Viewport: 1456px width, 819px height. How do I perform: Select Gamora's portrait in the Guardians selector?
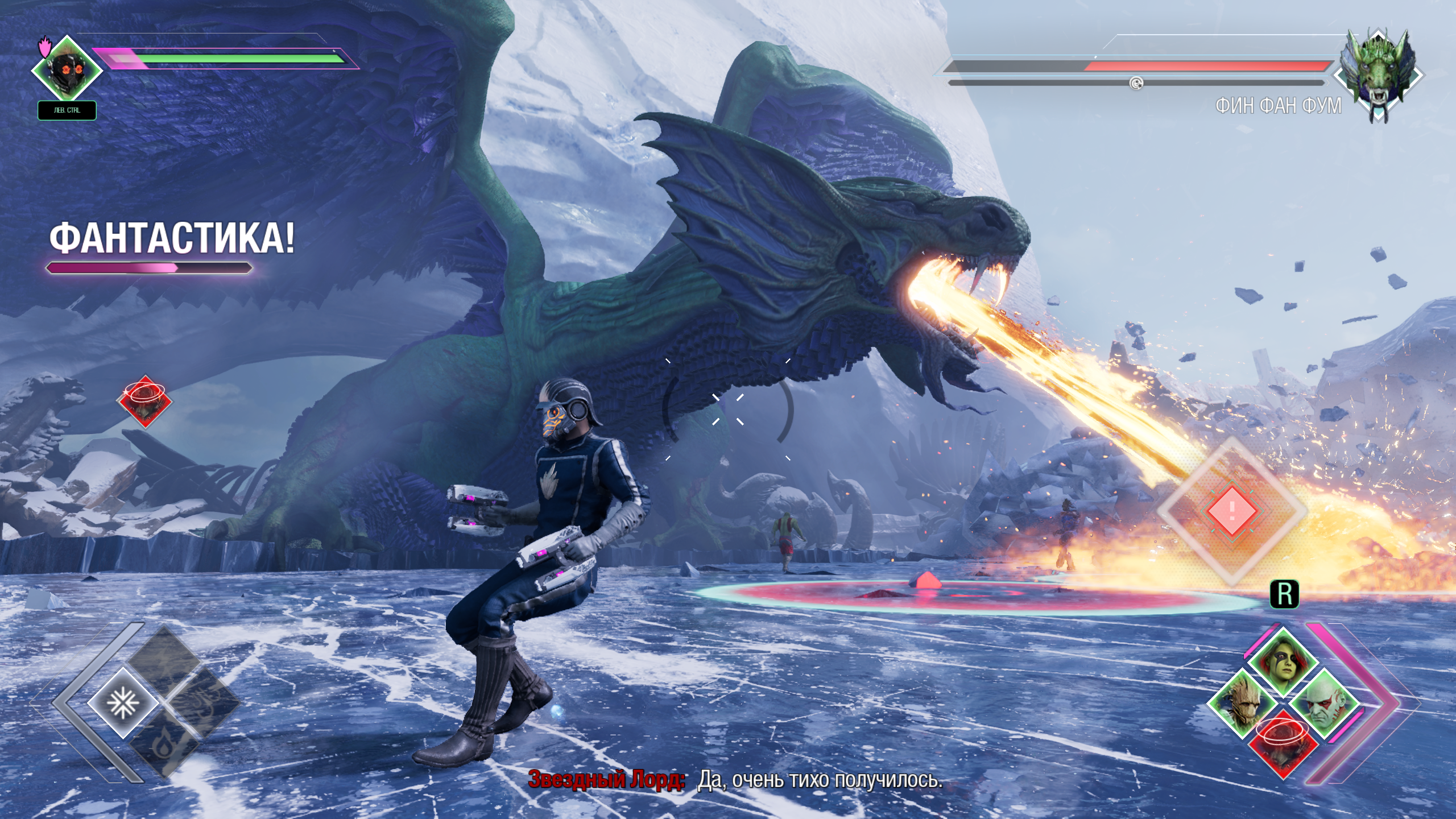click(1283, 663)
